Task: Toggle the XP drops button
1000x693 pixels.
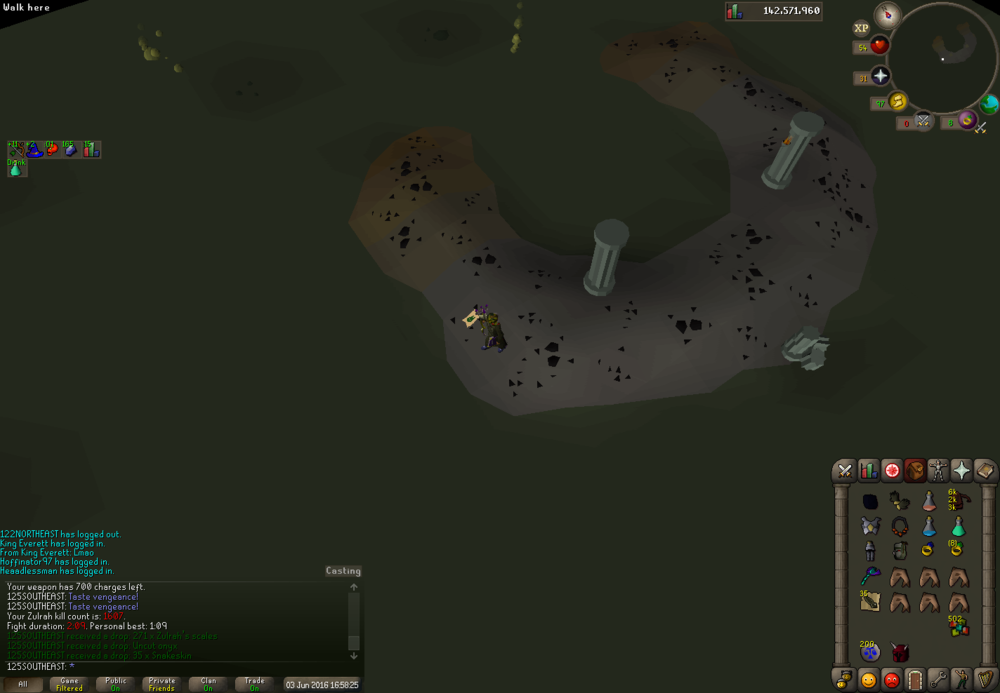Action: tap(862, 29)
